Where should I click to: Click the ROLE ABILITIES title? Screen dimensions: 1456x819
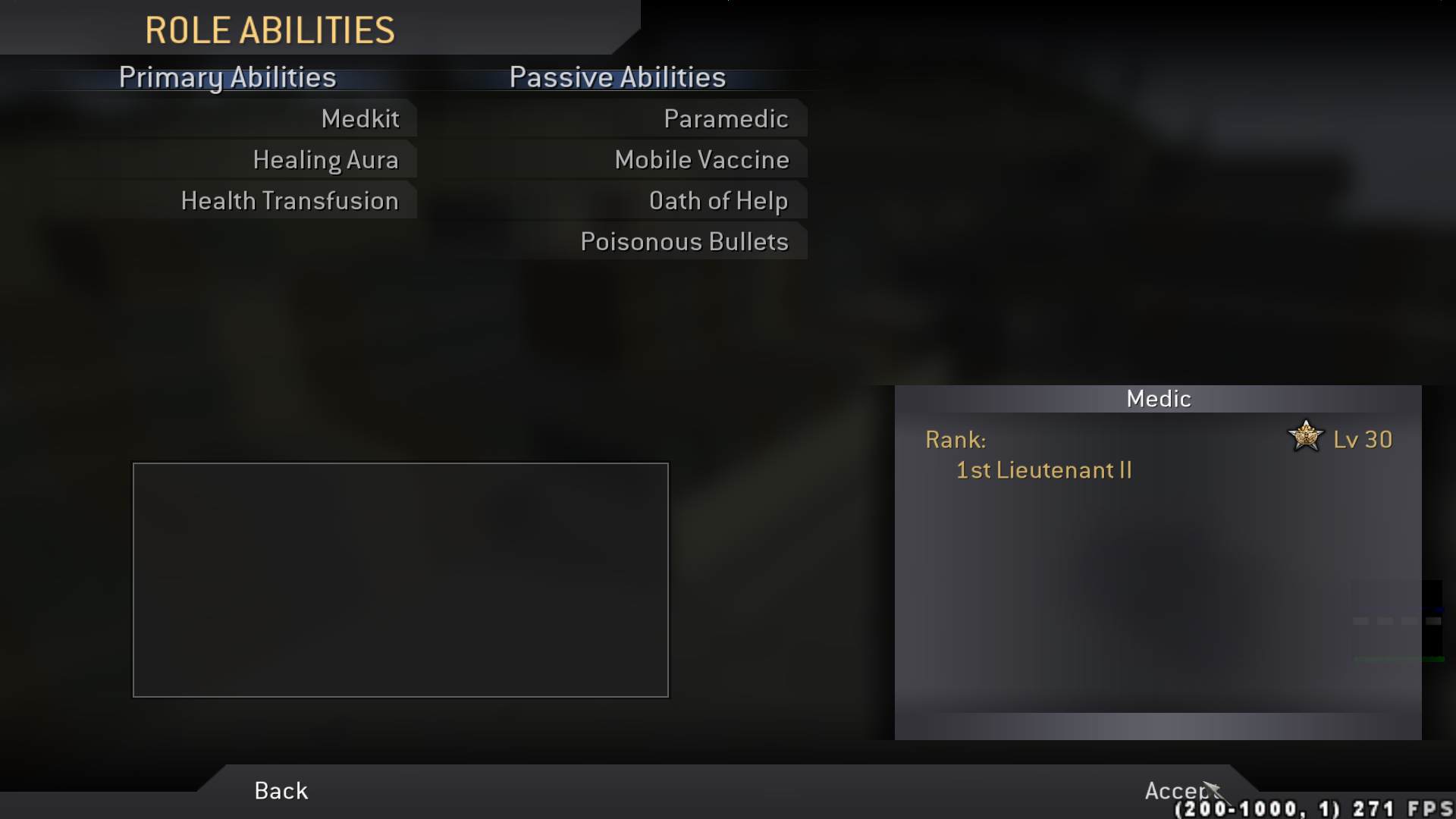pyautogui.click(x=270, y=30)
